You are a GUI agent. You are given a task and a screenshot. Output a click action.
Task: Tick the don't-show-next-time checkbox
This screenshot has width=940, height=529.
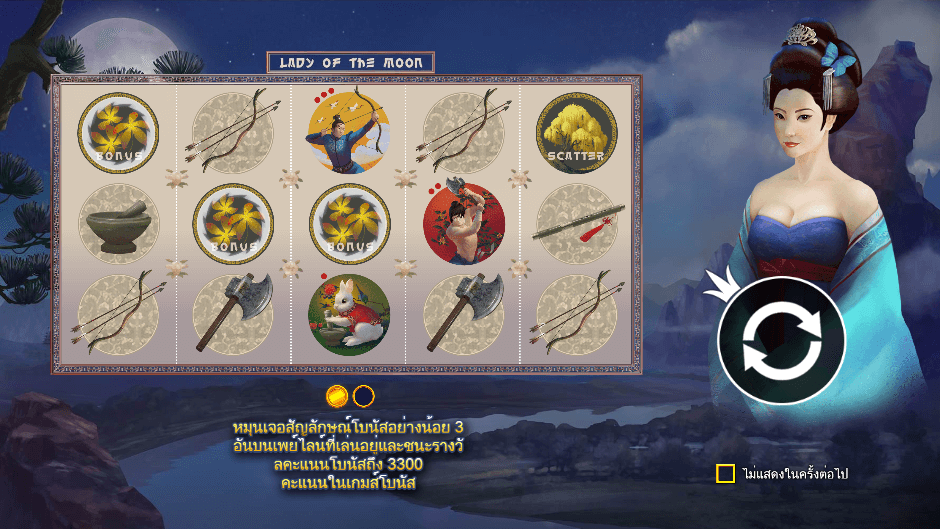[x=726, y=473]
